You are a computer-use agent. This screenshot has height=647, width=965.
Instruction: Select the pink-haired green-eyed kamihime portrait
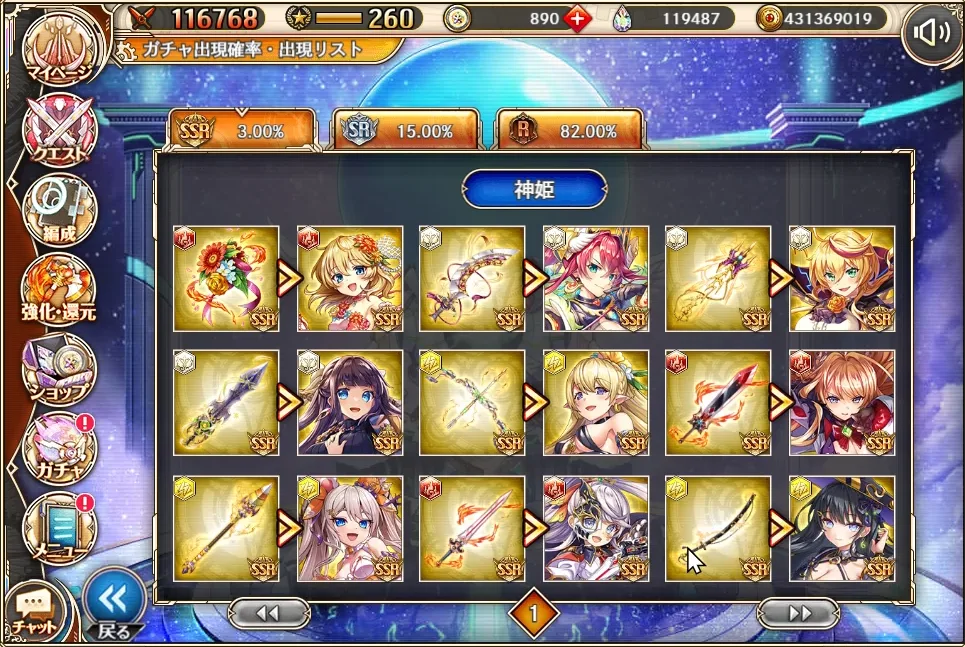click(595, 279)
